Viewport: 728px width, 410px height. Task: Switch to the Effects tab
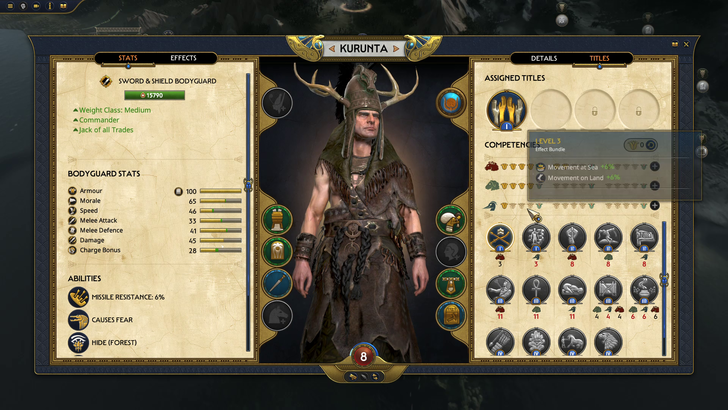[x=183, y=58]
